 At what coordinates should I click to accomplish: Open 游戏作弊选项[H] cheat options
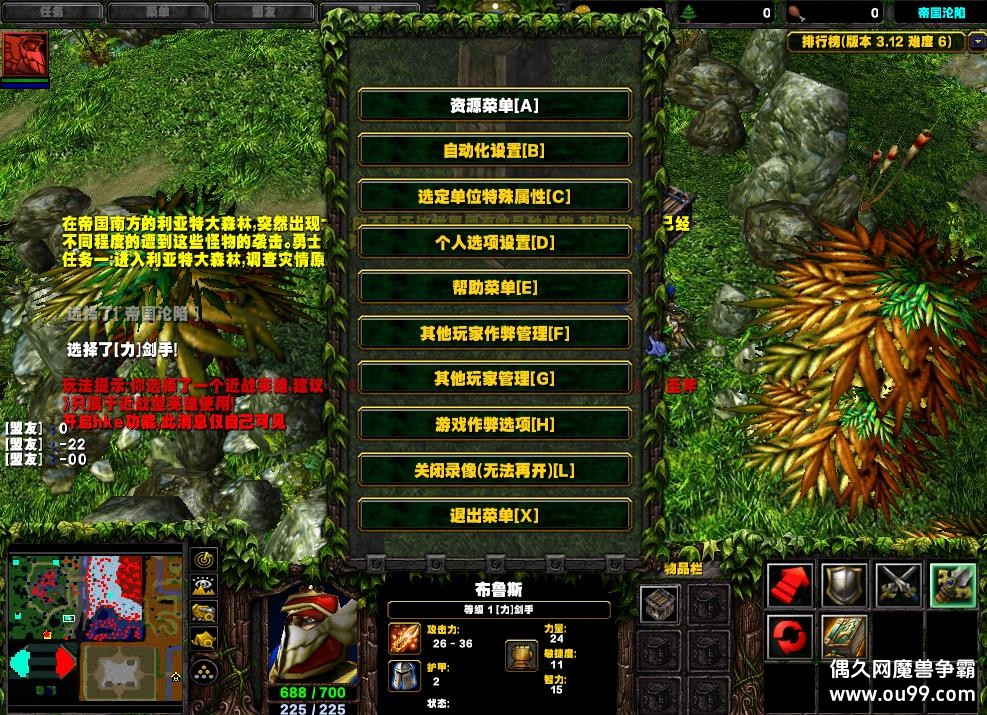coord(494,425)
